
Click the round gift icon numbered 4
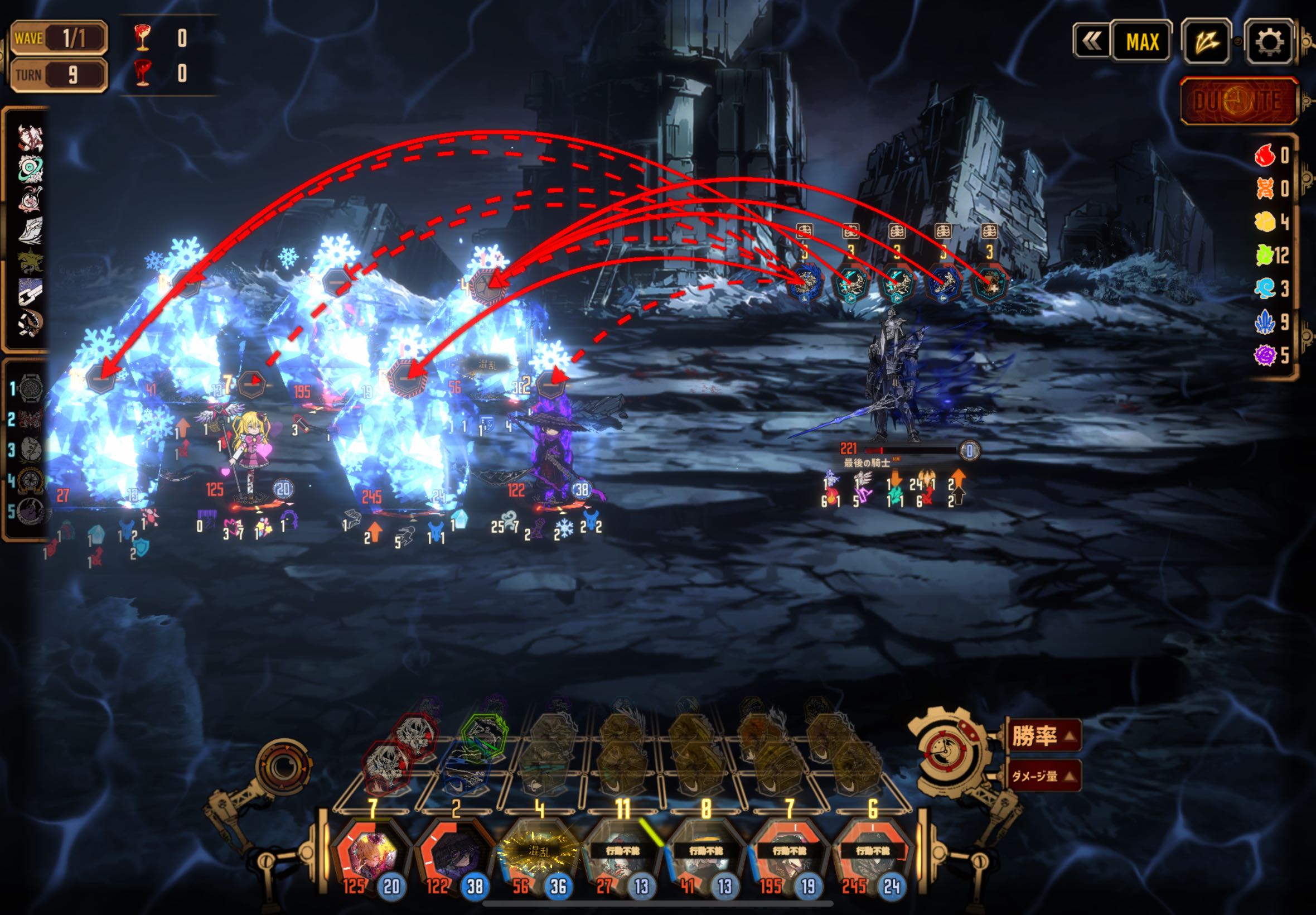tap(30, 480)
